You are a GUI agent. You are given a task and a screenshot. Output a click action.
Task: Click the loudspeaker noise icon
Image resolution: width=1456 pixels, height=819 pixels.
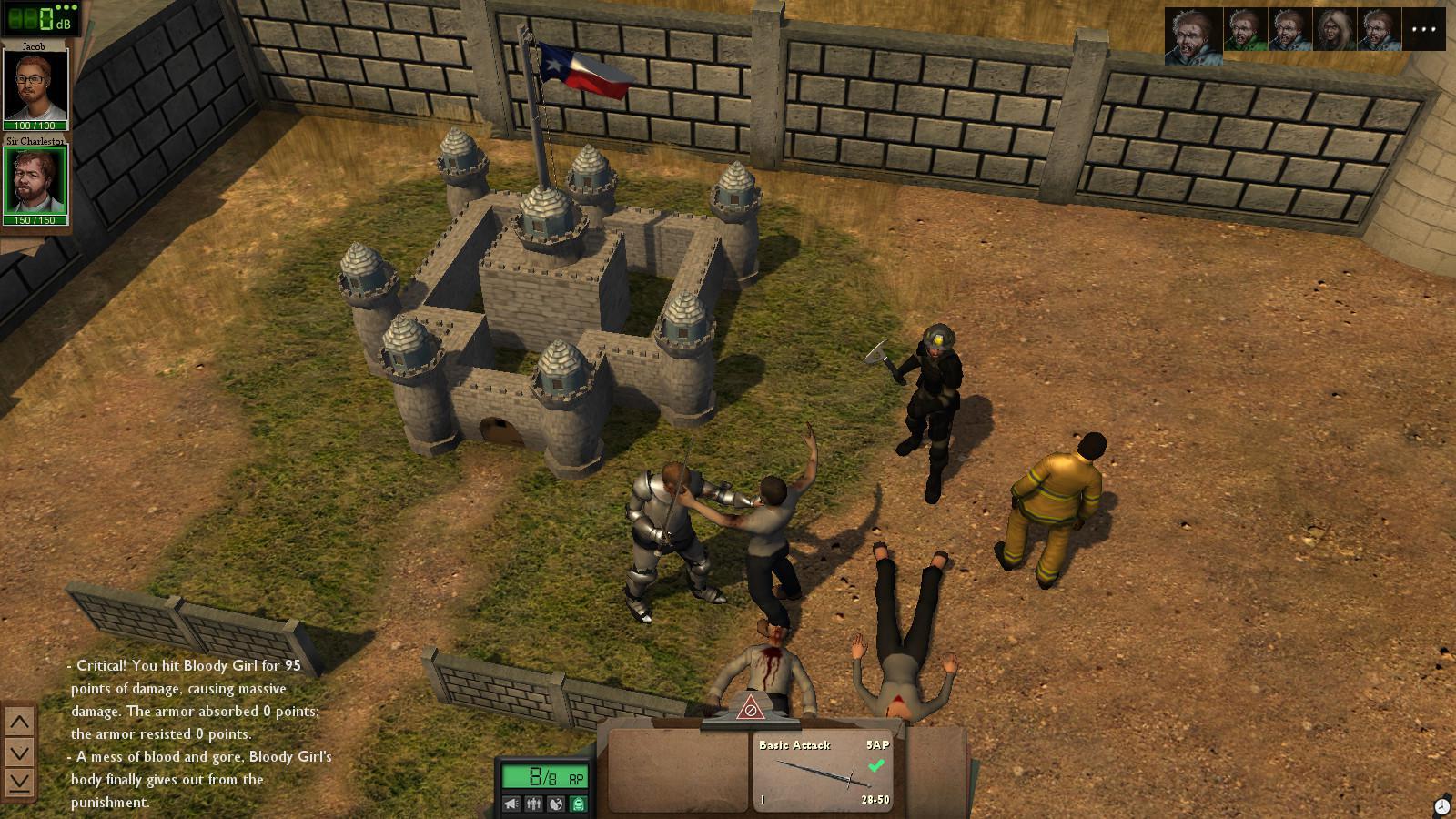[x=511, y=804]
